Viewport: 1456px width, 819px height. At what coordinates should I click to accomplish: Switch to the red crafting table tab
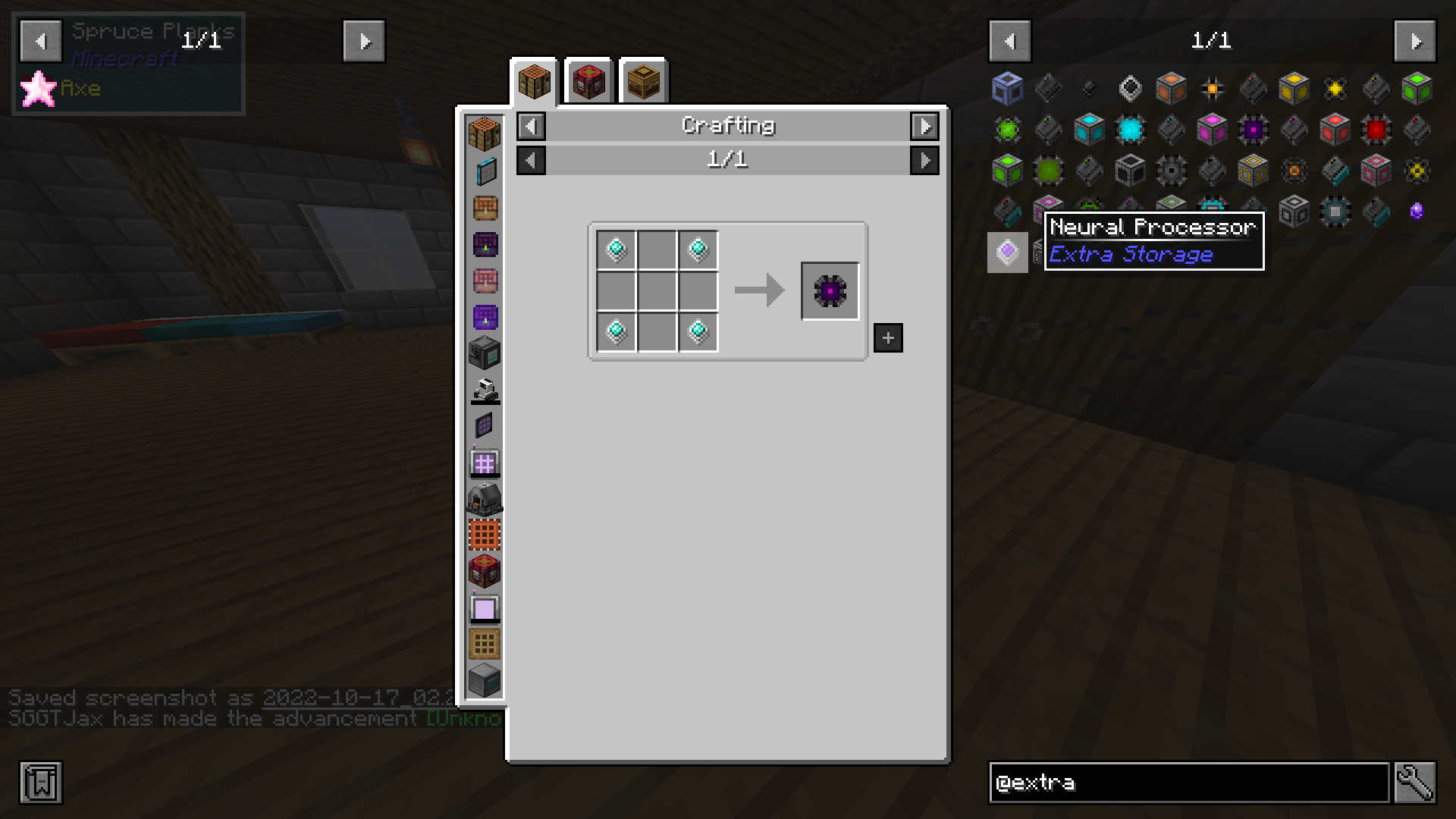588,82
